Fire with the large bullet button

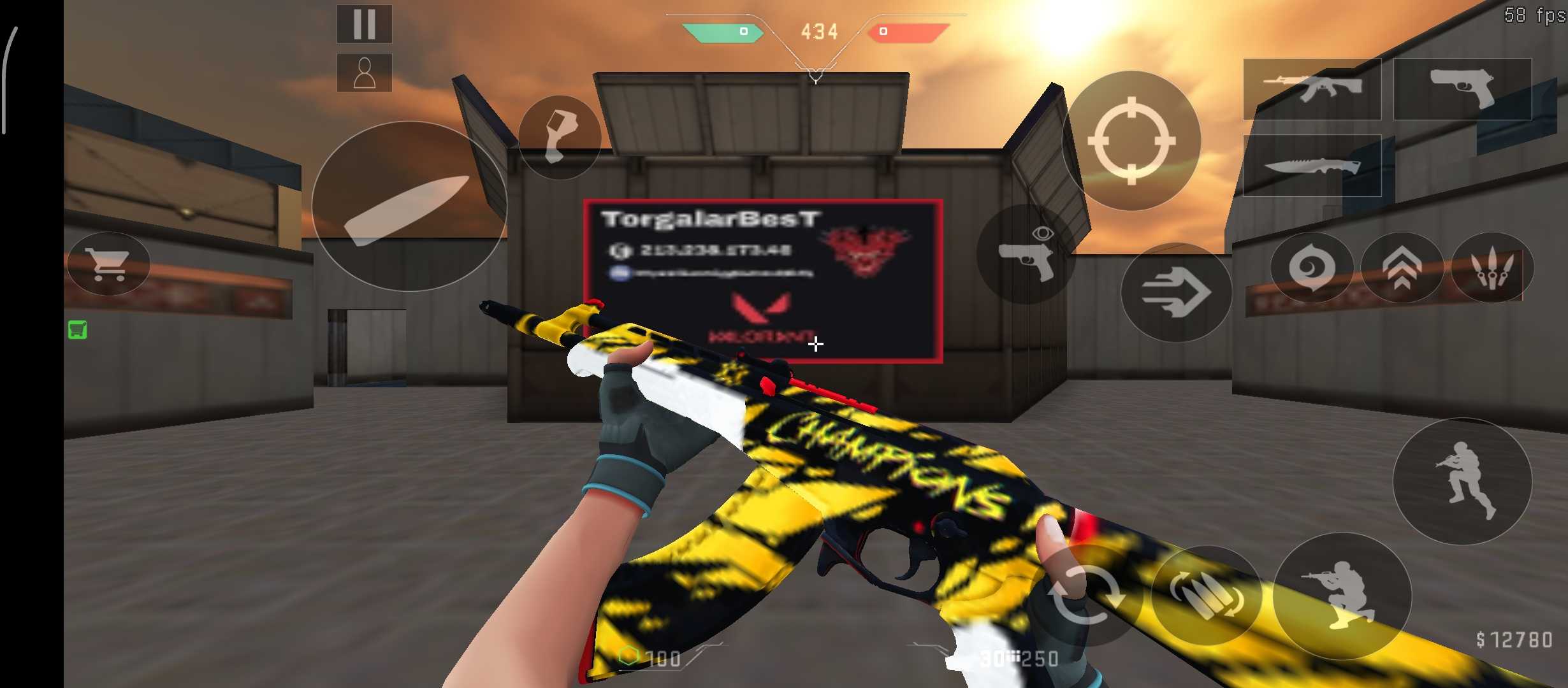pyautogui.click(x=409, y=206)
